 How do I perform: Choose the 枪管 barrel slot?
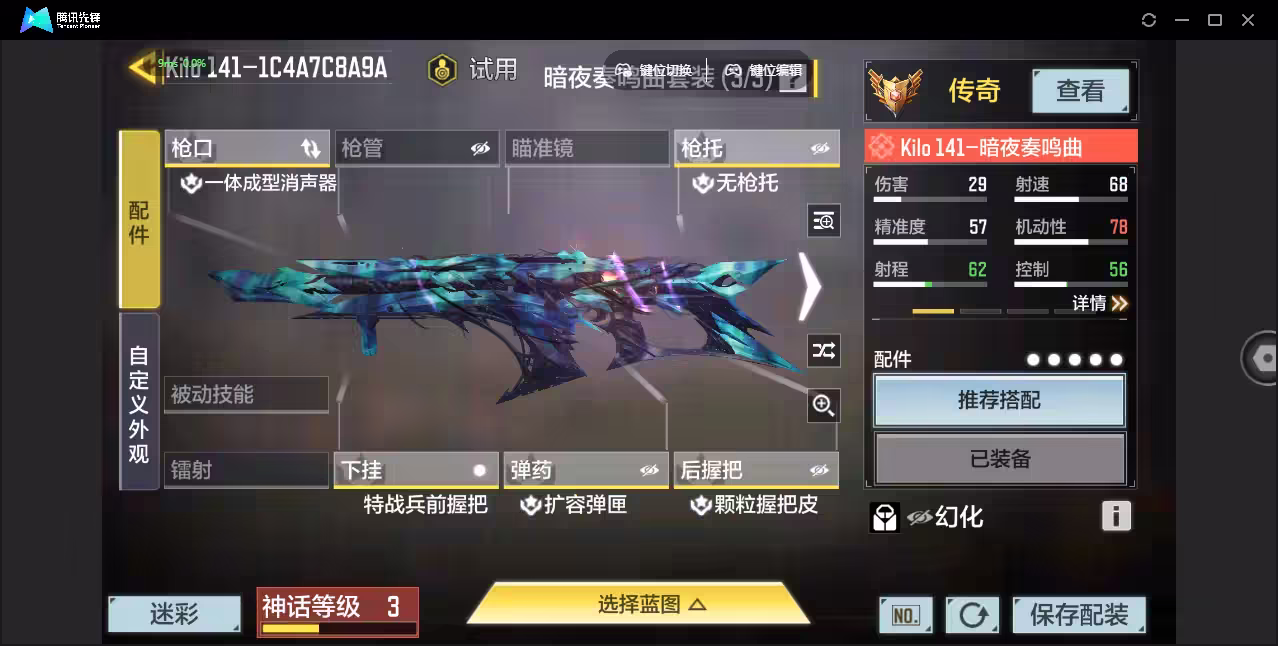(416, 149)
